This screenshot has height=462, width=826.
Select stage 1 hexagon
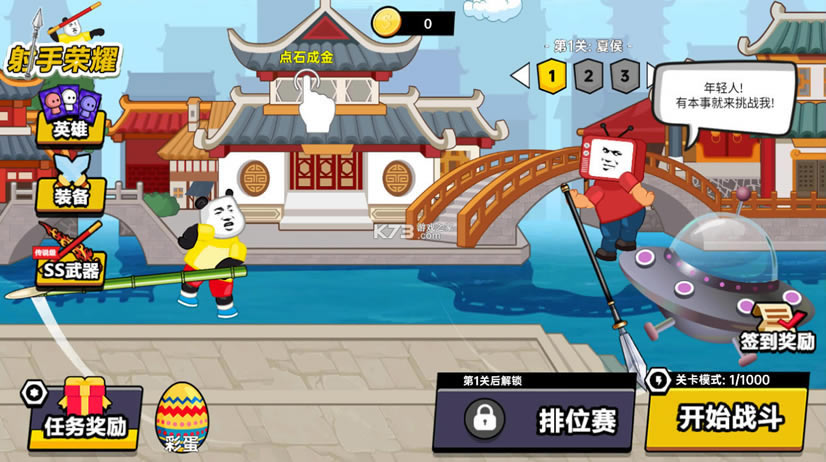click(551, 75)
